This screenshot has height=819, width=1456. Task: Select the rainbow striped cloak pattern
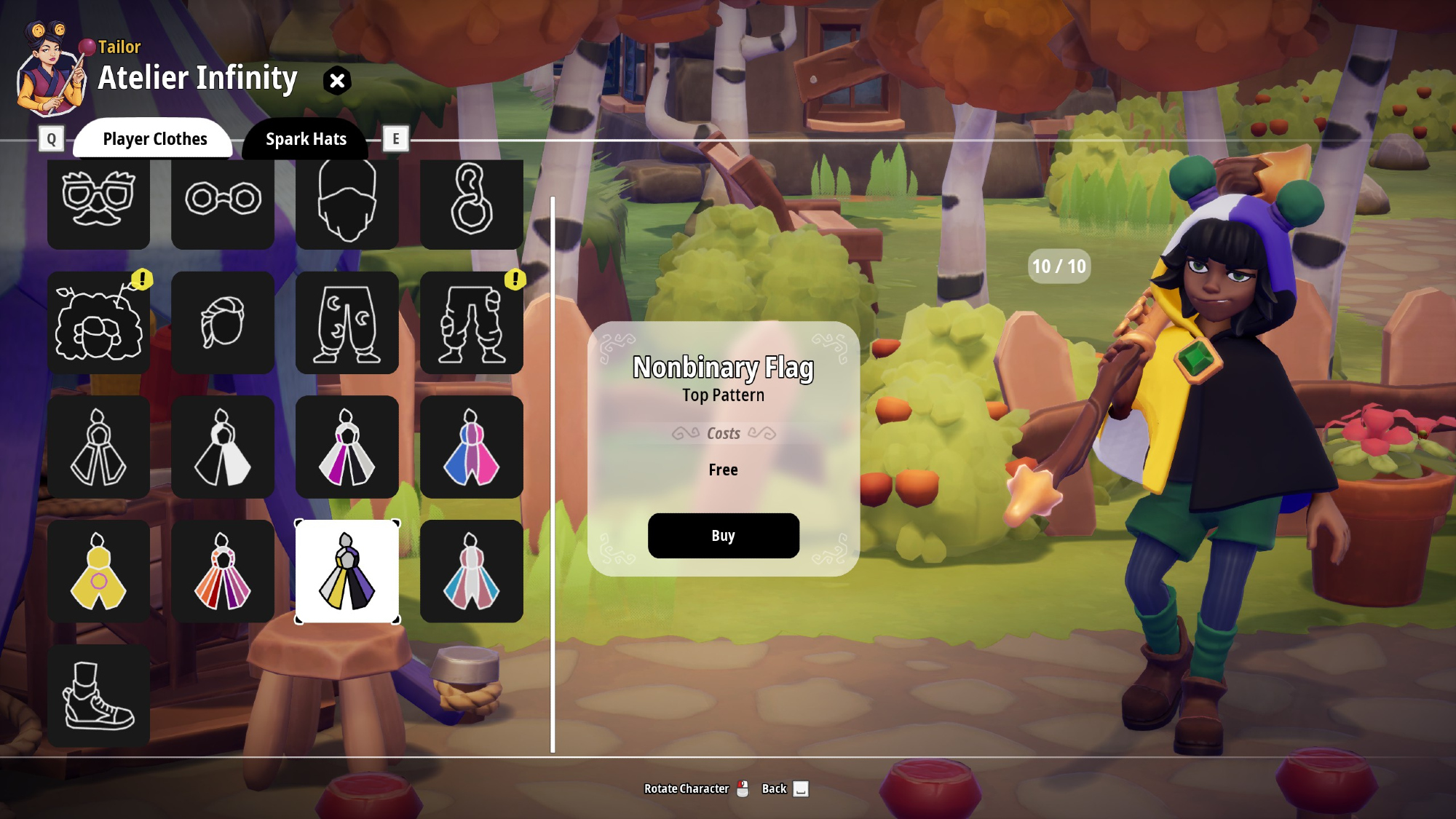(x=223, y=571)
